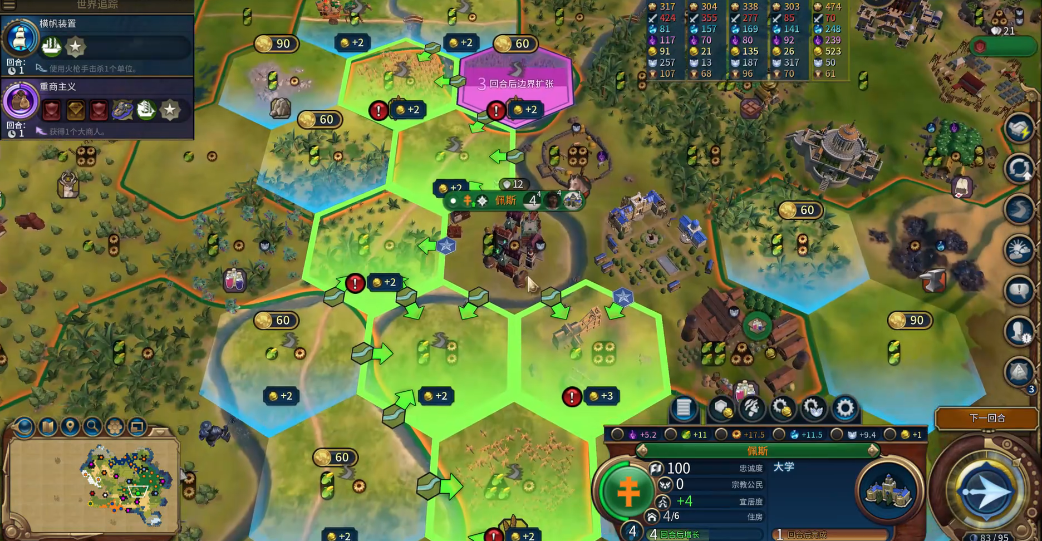Toggle the hex grid button above minimap

[x=116, y=427]
